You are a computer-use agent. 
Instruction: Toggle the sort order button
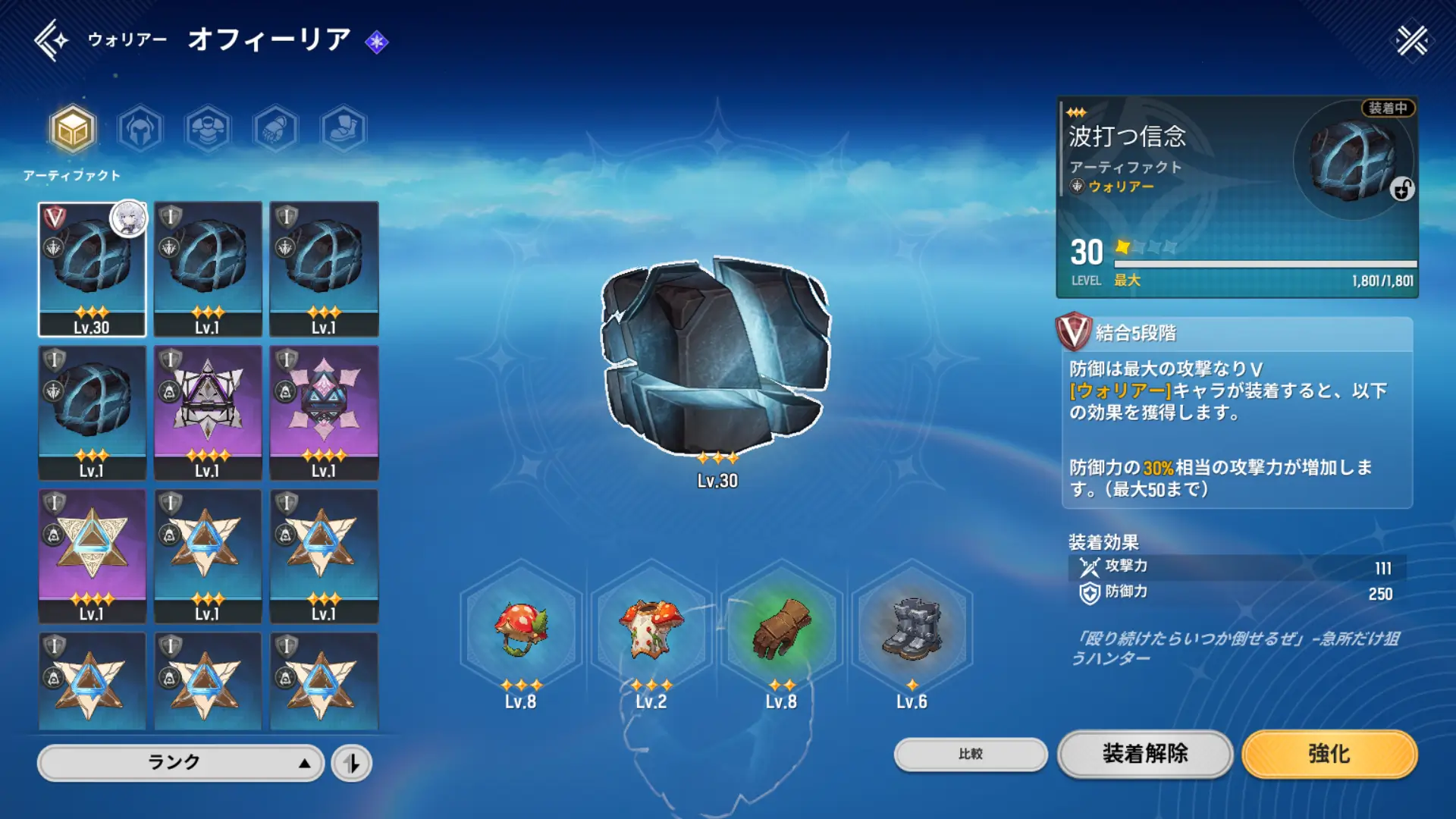tap(352, 763)
